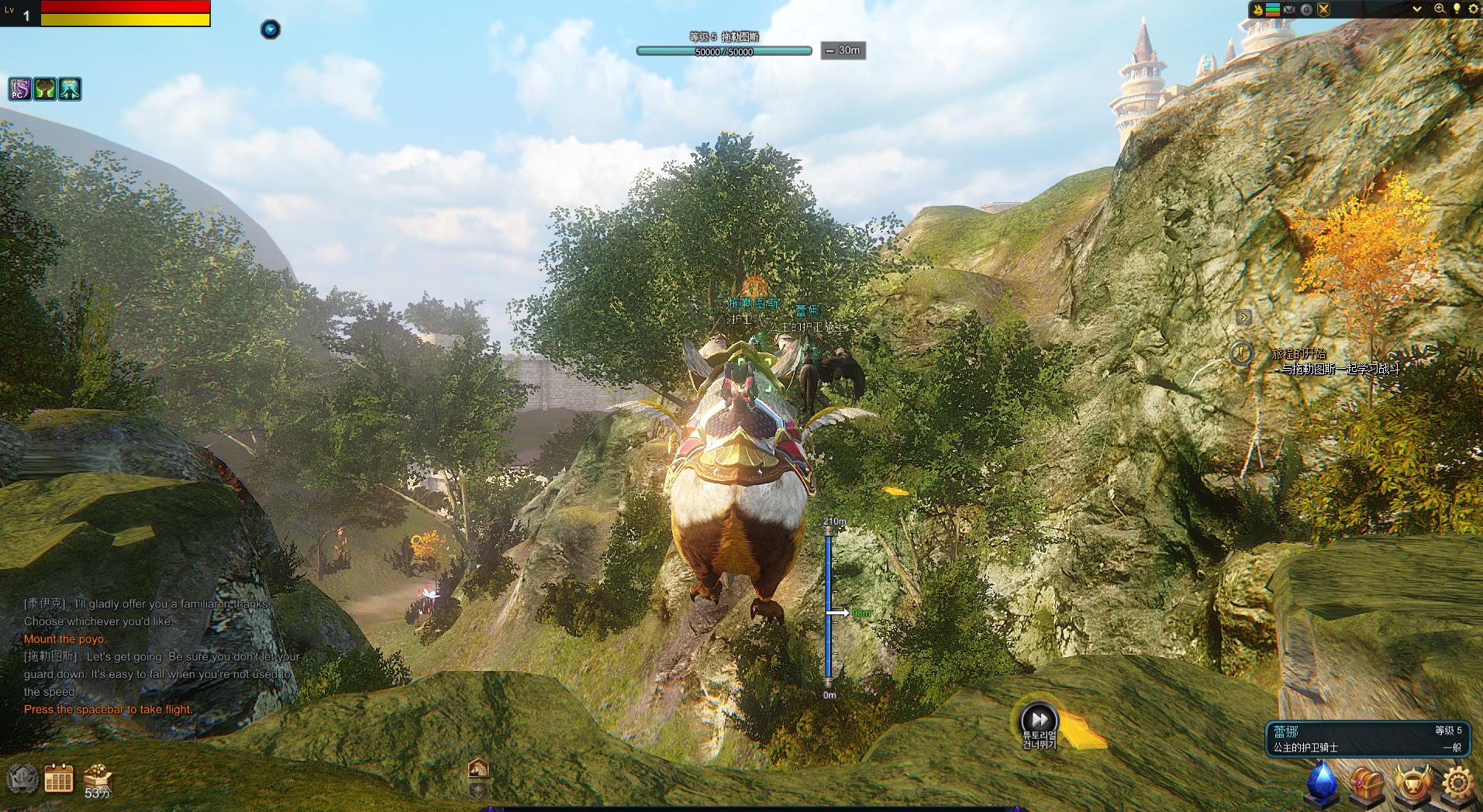This screenshot has height=812, width=1483.
Task: Click the lightbulb hints icon
Action: 1457,9
